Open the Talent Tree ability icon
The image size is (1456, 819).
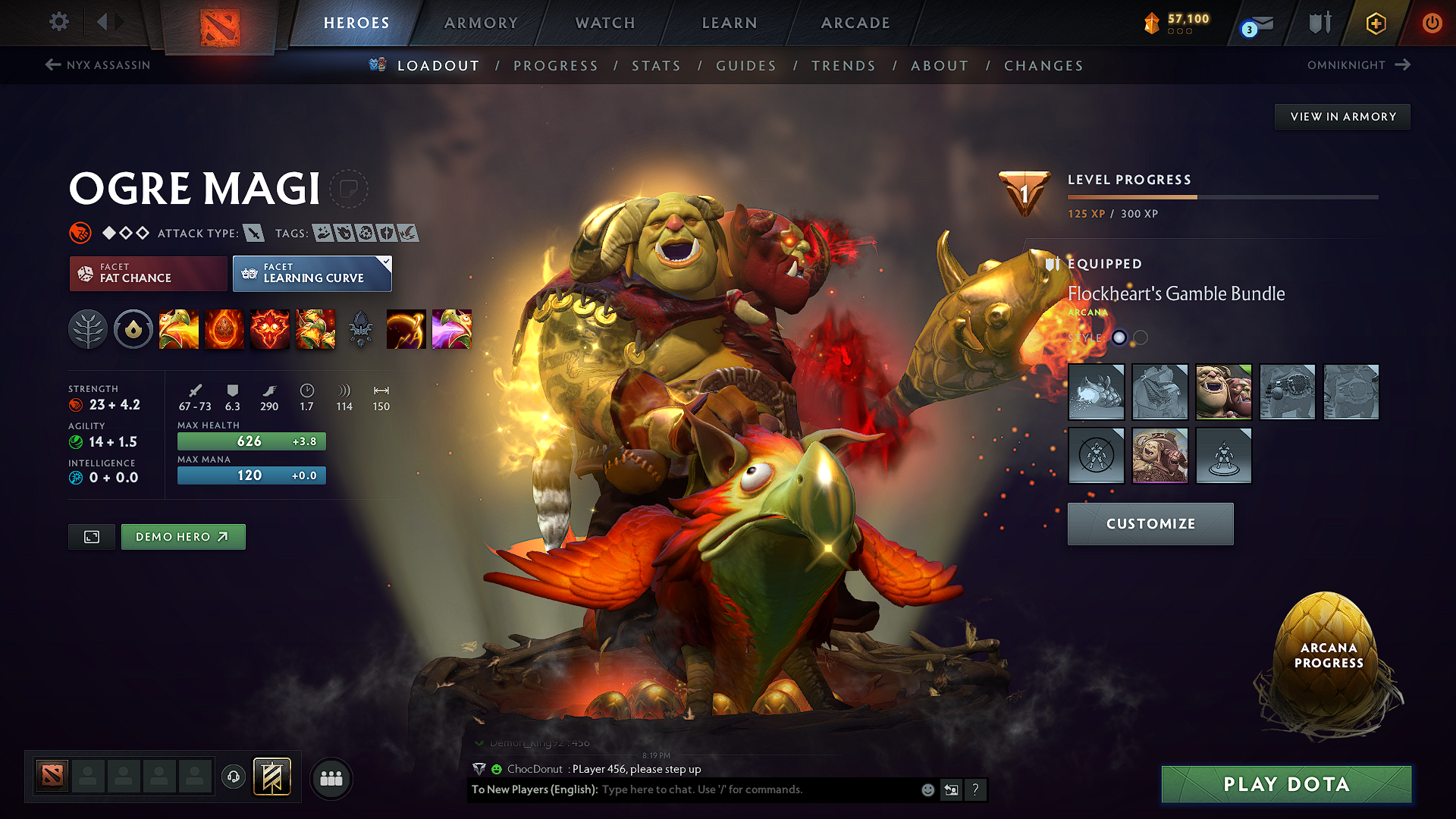tap(88, 329)
